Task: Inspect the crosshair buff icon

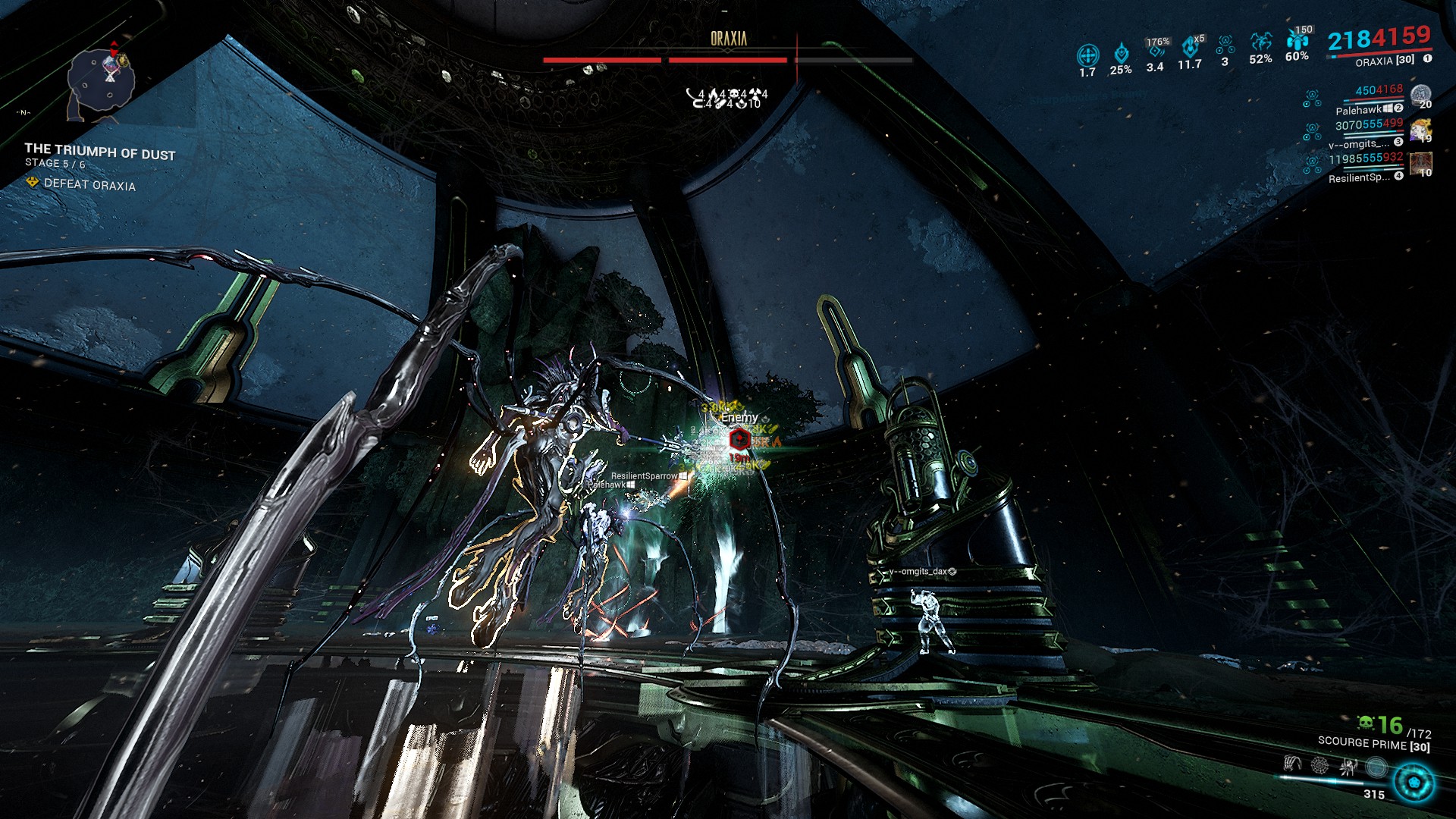Action: tap(1087, 55)
